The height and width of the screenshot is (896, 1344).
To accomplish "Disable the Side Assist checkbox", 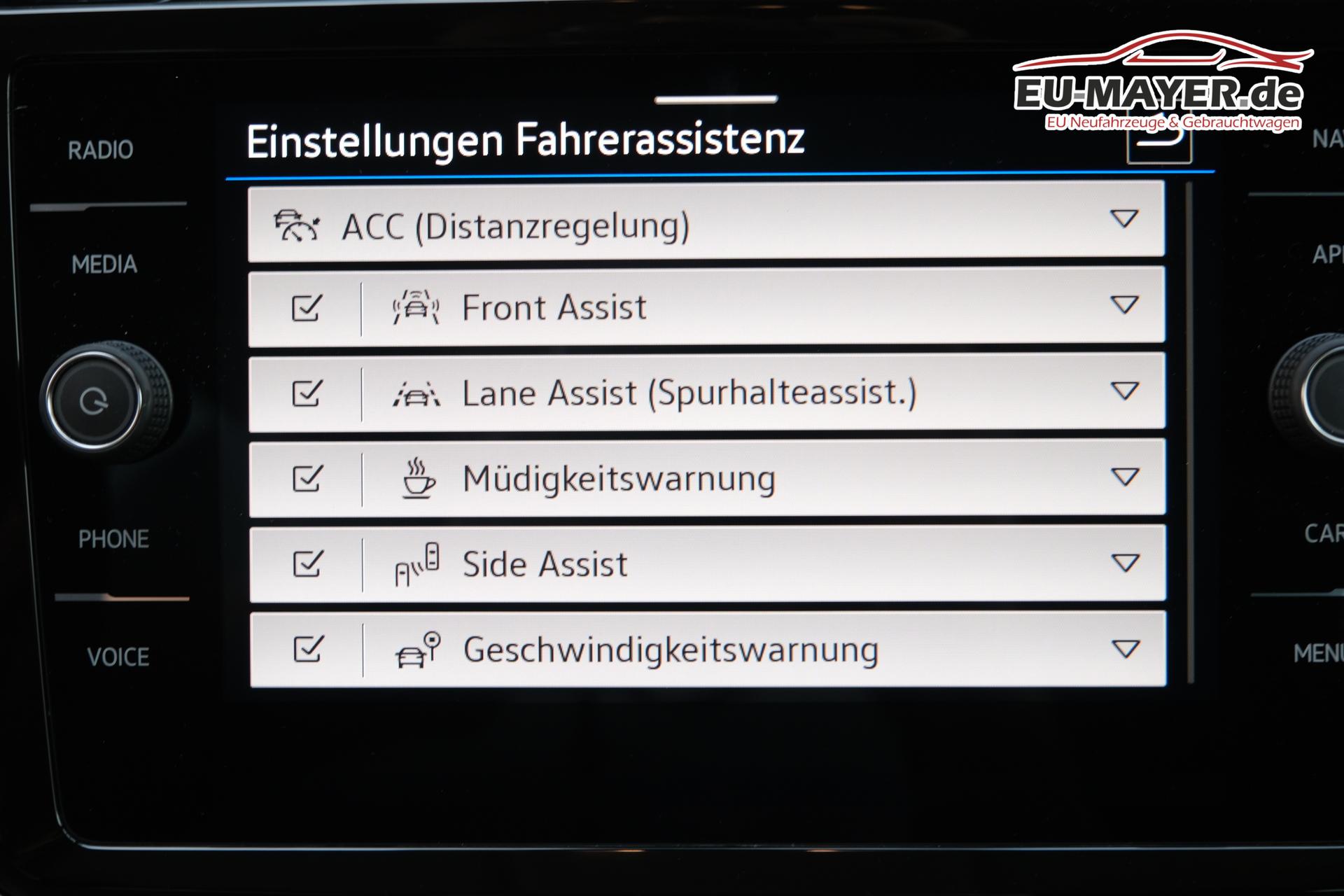I will 307,563.
